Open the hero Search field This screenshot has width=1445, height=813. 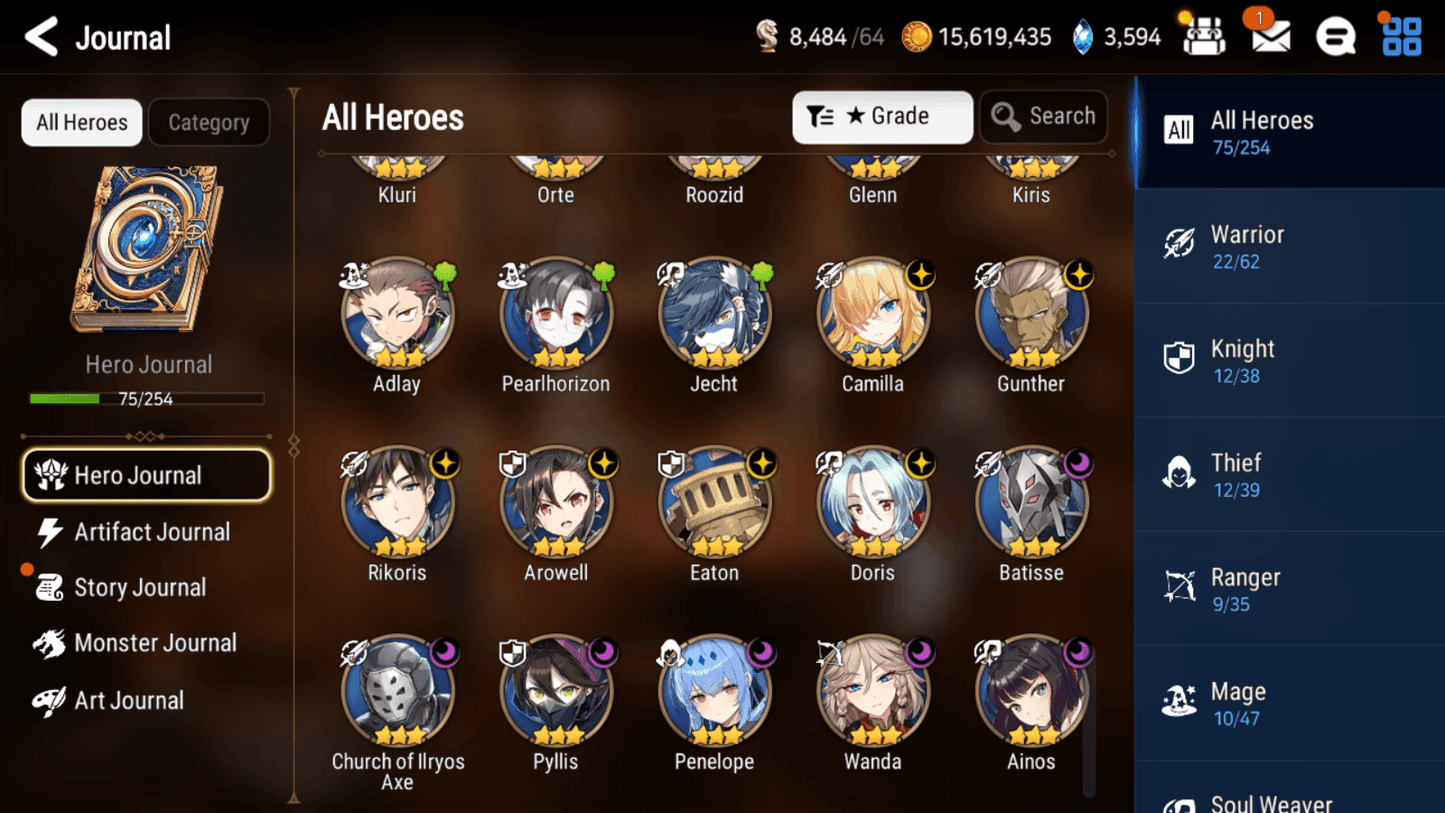click(x=1043, y=117)
